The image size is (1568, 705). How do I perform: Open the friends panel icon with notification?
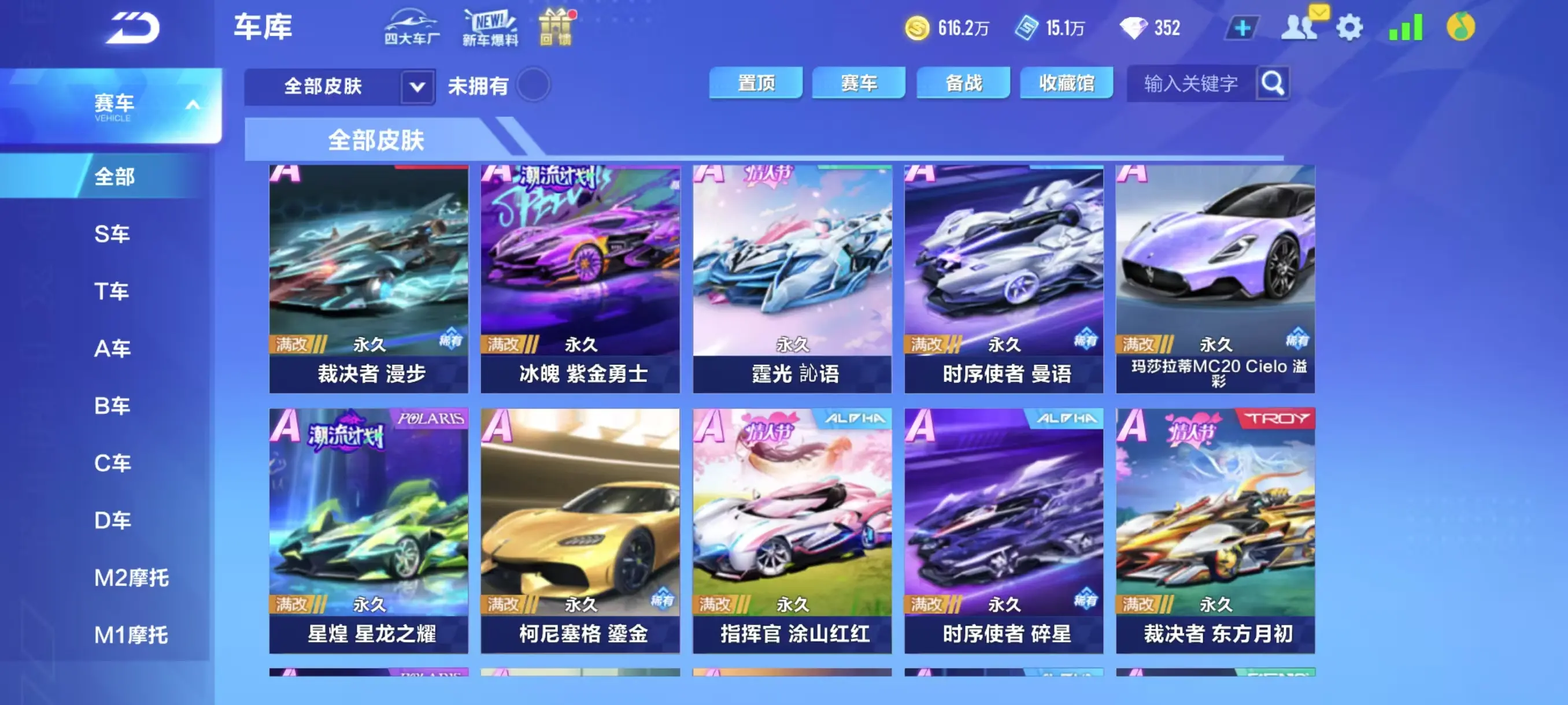1299,27
